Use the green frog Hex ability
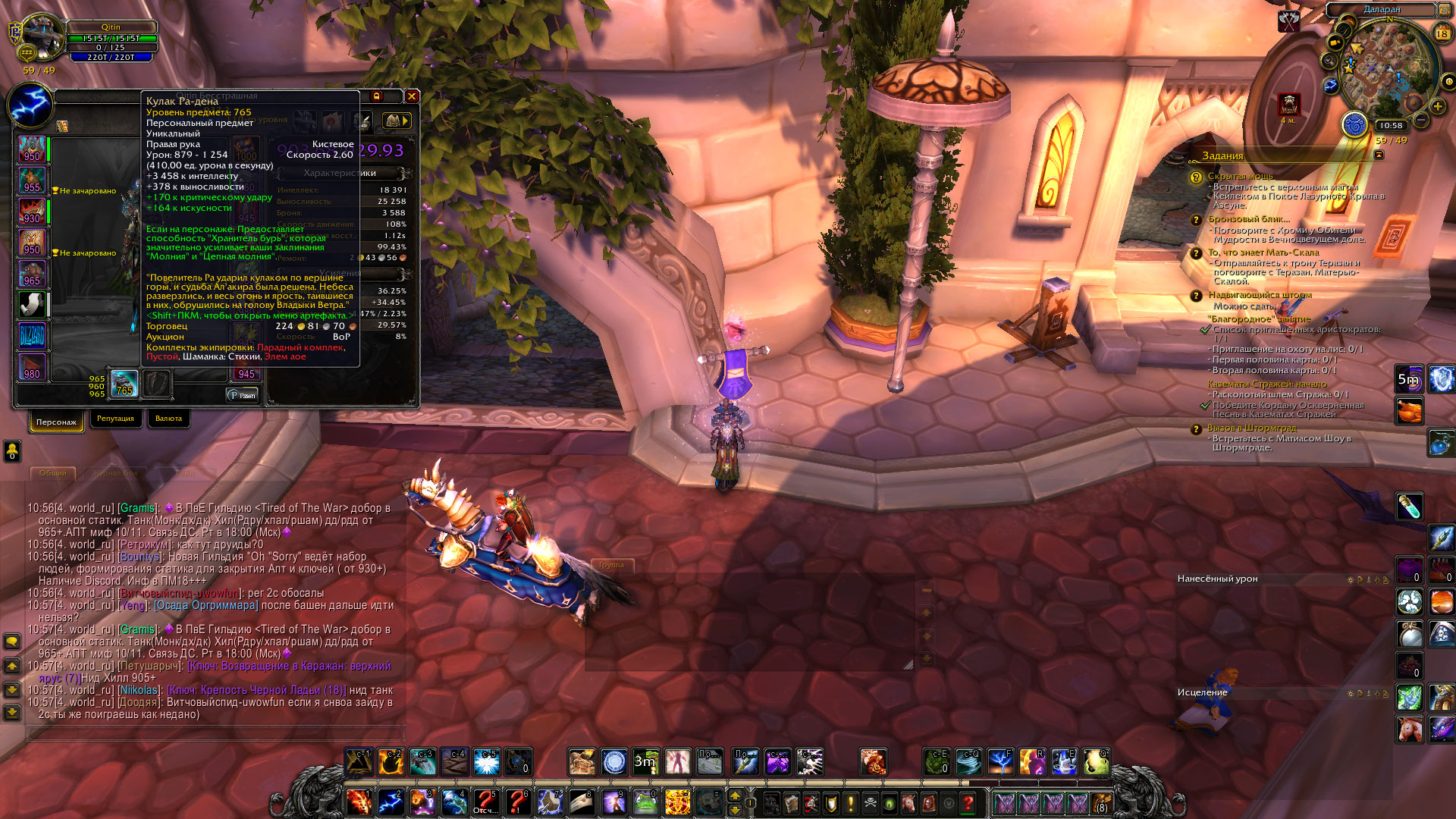Image resolution: width=1456 pixels, height=819 pixels. [x=645, y=802]
